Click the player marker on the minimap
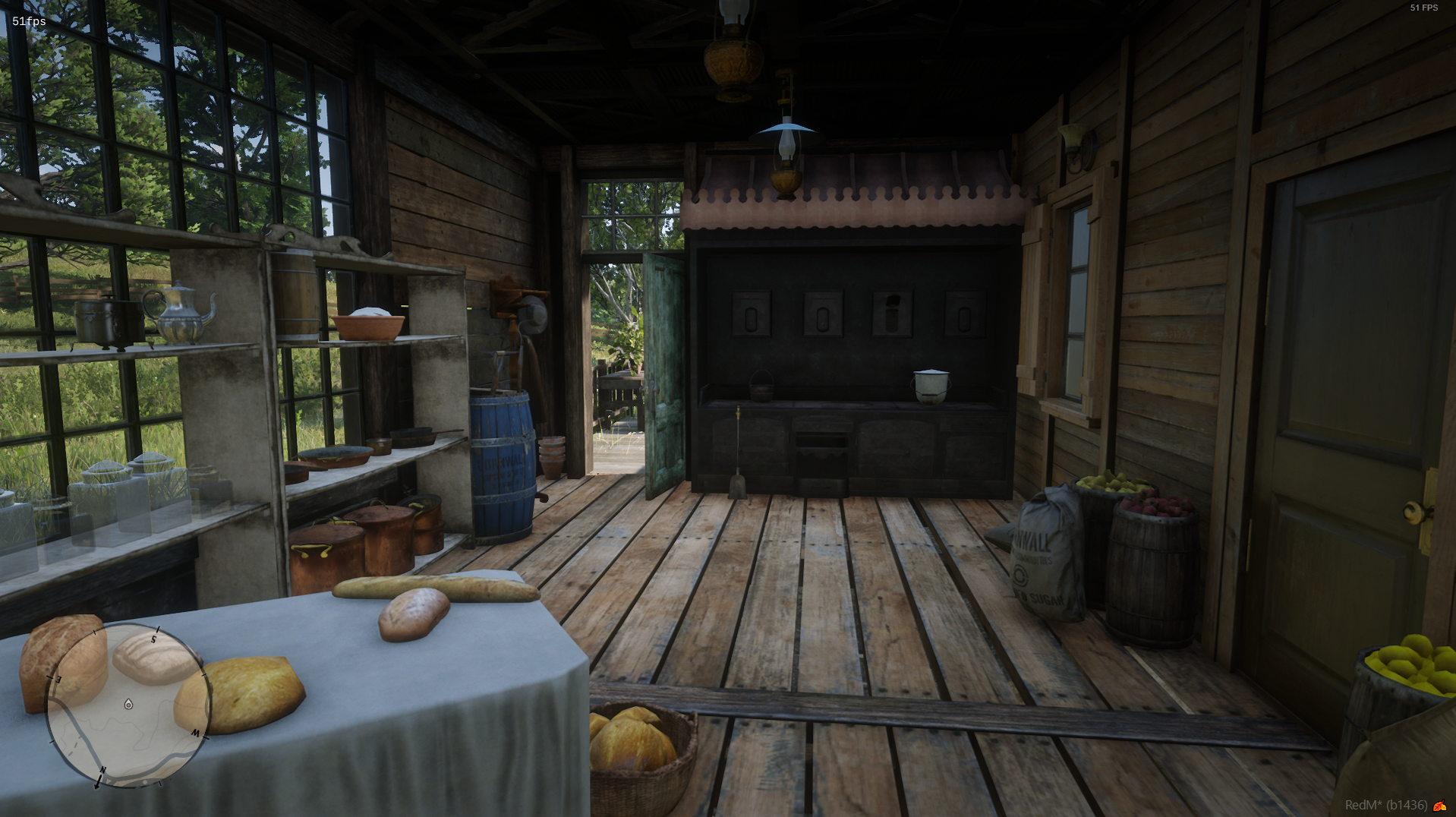 127,703
